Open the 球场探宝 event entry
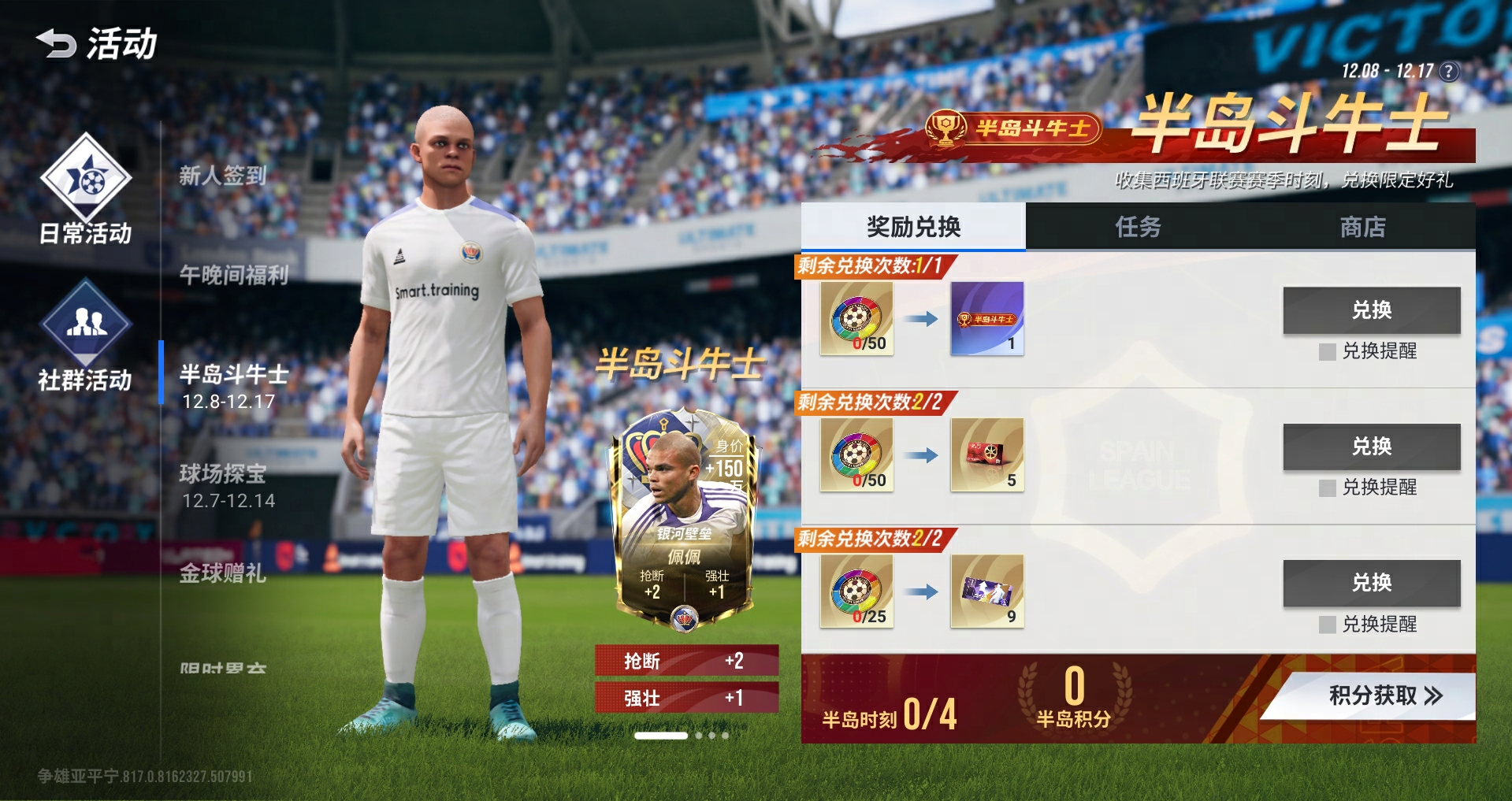 point(228,486)
